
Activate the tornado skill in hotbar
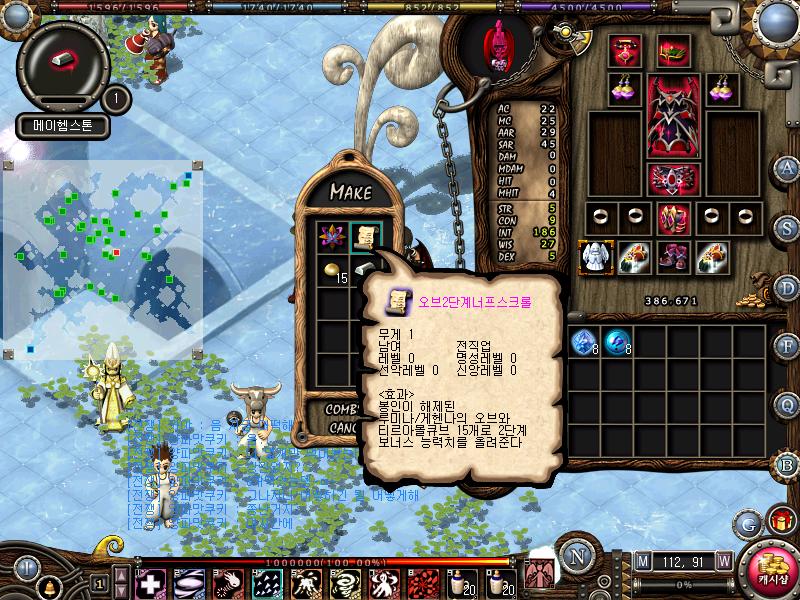click(x=347, y=582)
